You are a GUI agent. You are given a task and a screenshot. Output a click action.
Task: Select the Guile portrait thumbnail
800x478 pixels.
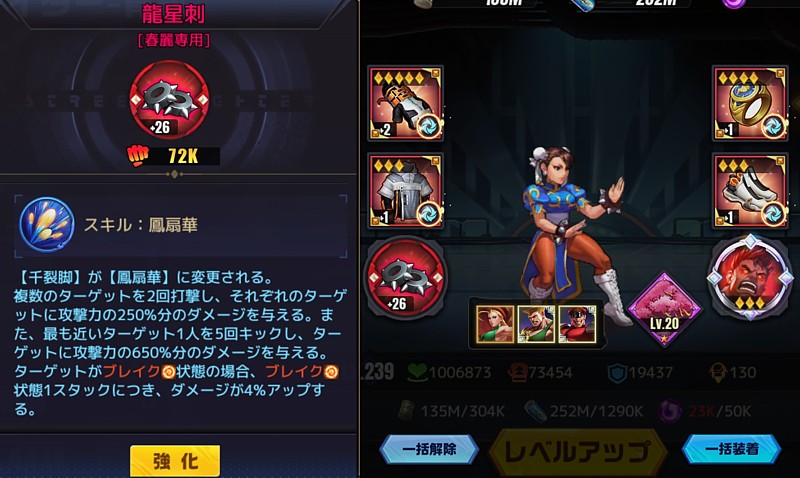pos(535,323)
